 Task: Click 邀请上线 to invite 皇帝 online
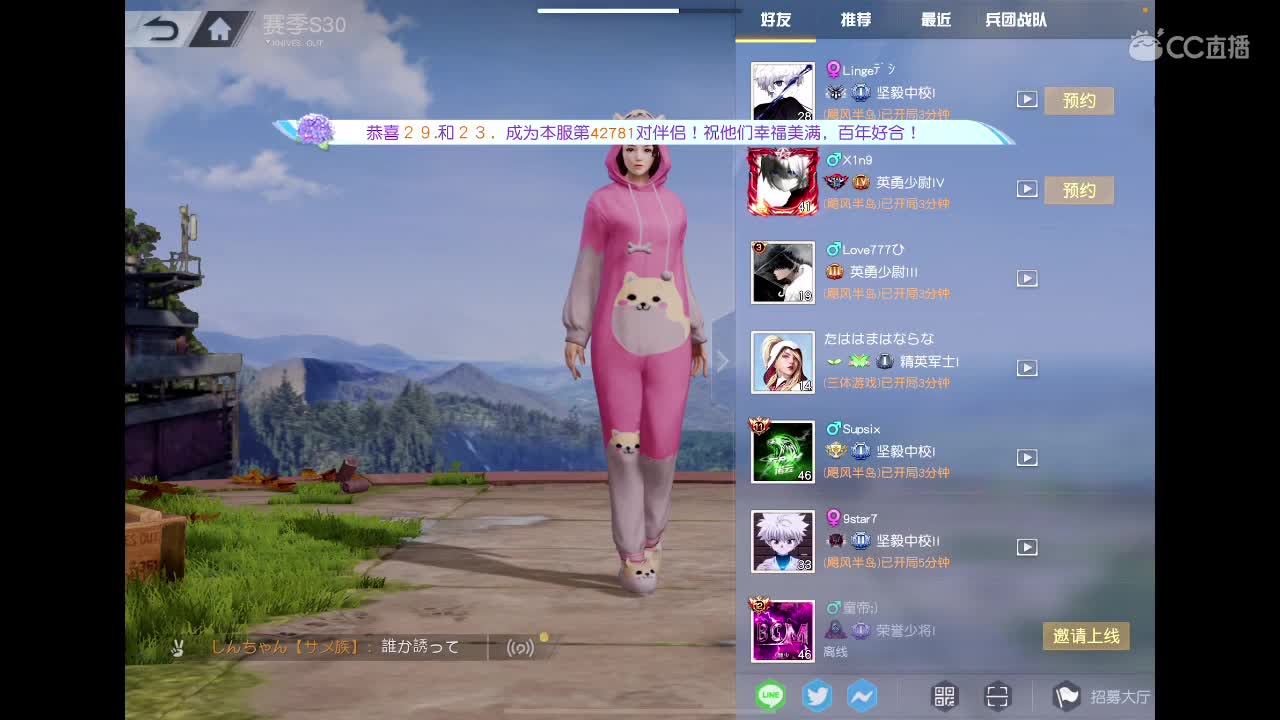click(x=1086, y=635)
